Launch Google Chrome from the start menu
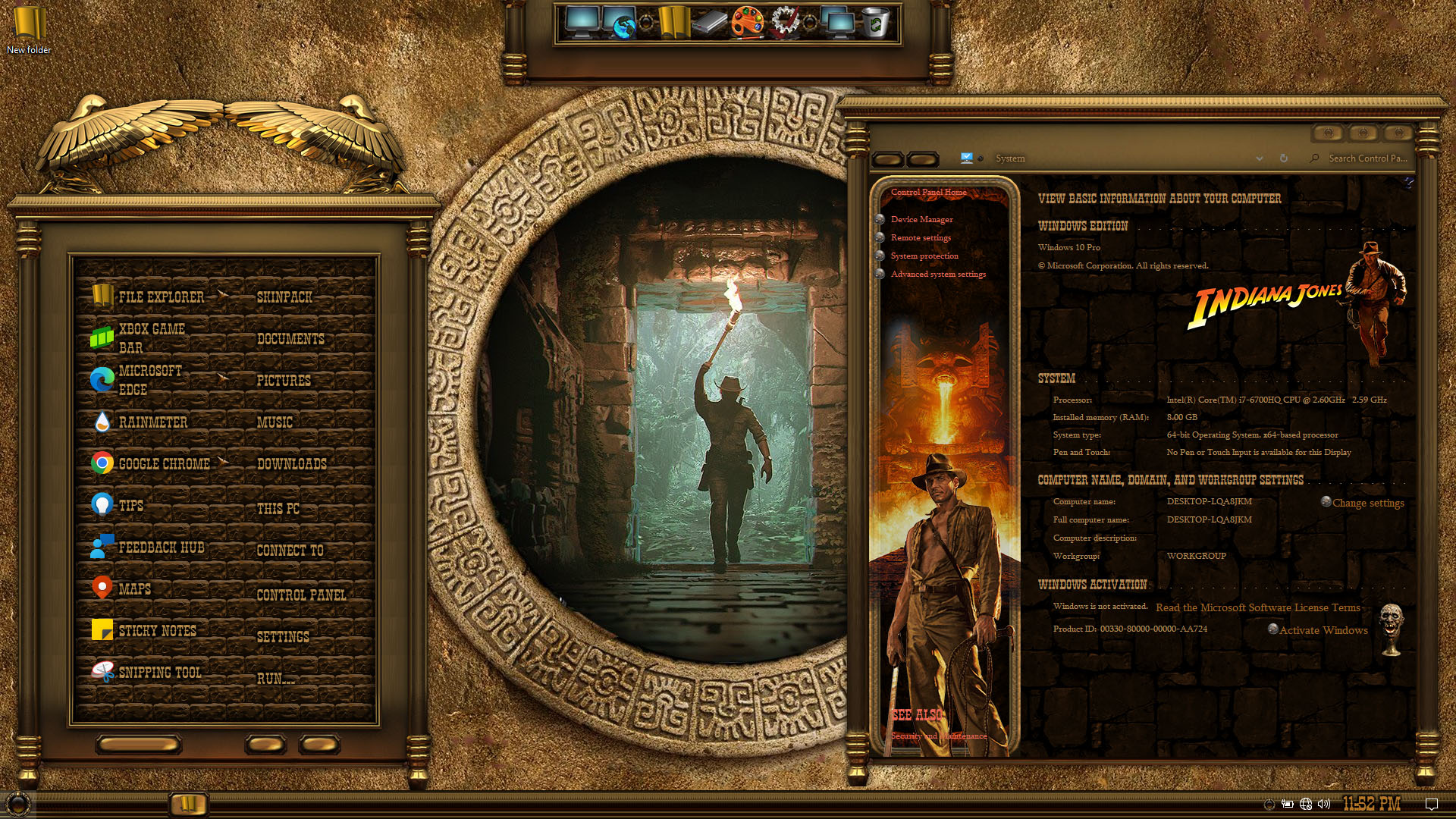This screenshot has width=1456, height=819. (163, 463)
